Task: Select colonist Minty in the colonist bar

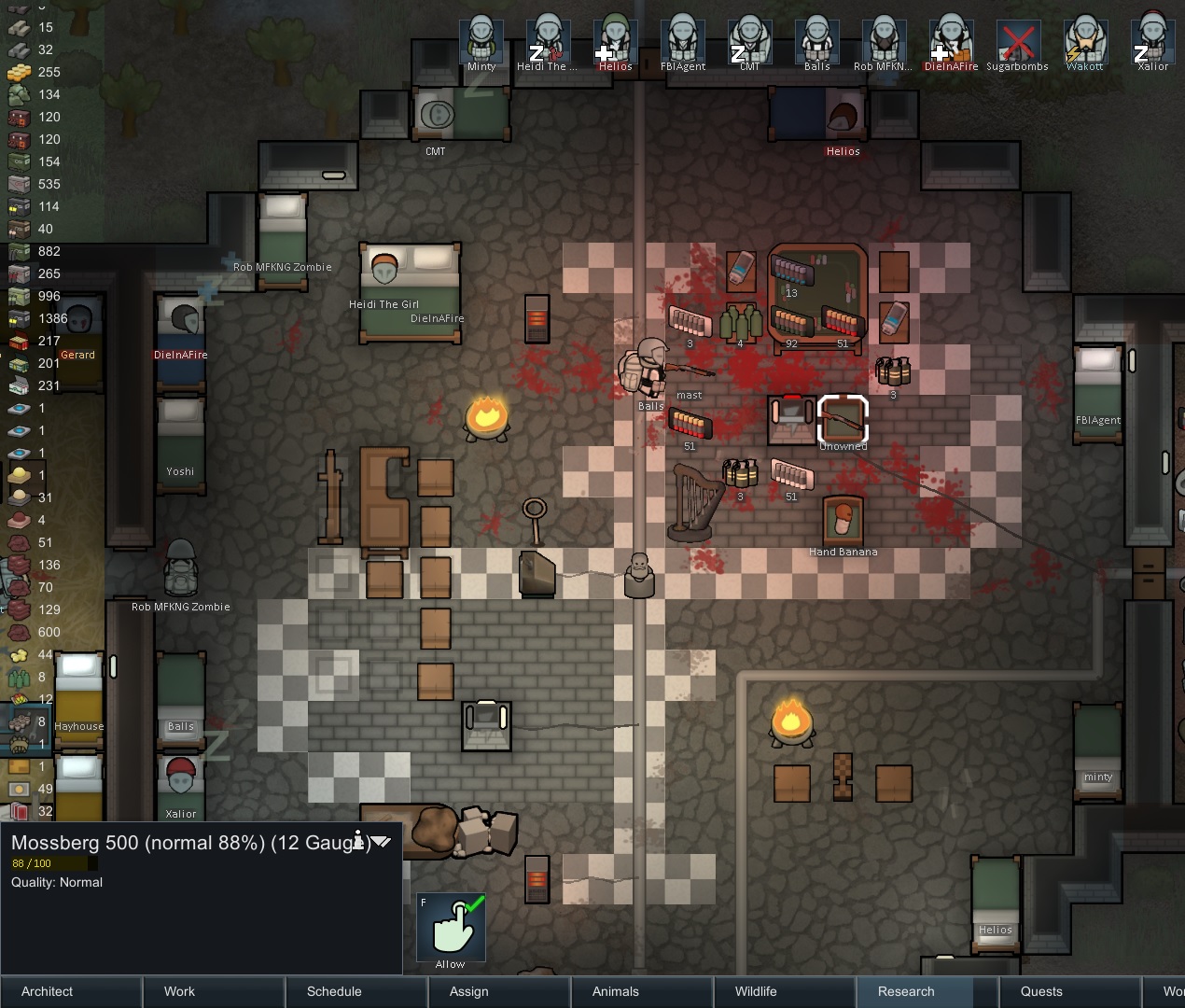Action: click(x=481, y=41)
